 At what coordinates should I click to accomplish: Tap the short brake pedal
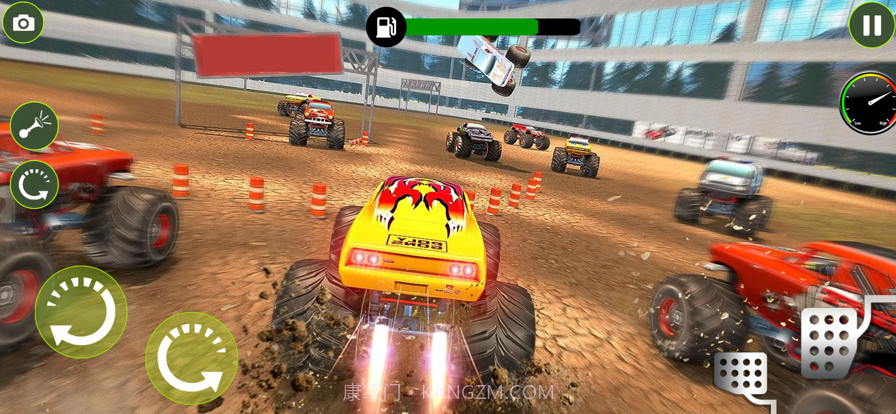point(741,376)
